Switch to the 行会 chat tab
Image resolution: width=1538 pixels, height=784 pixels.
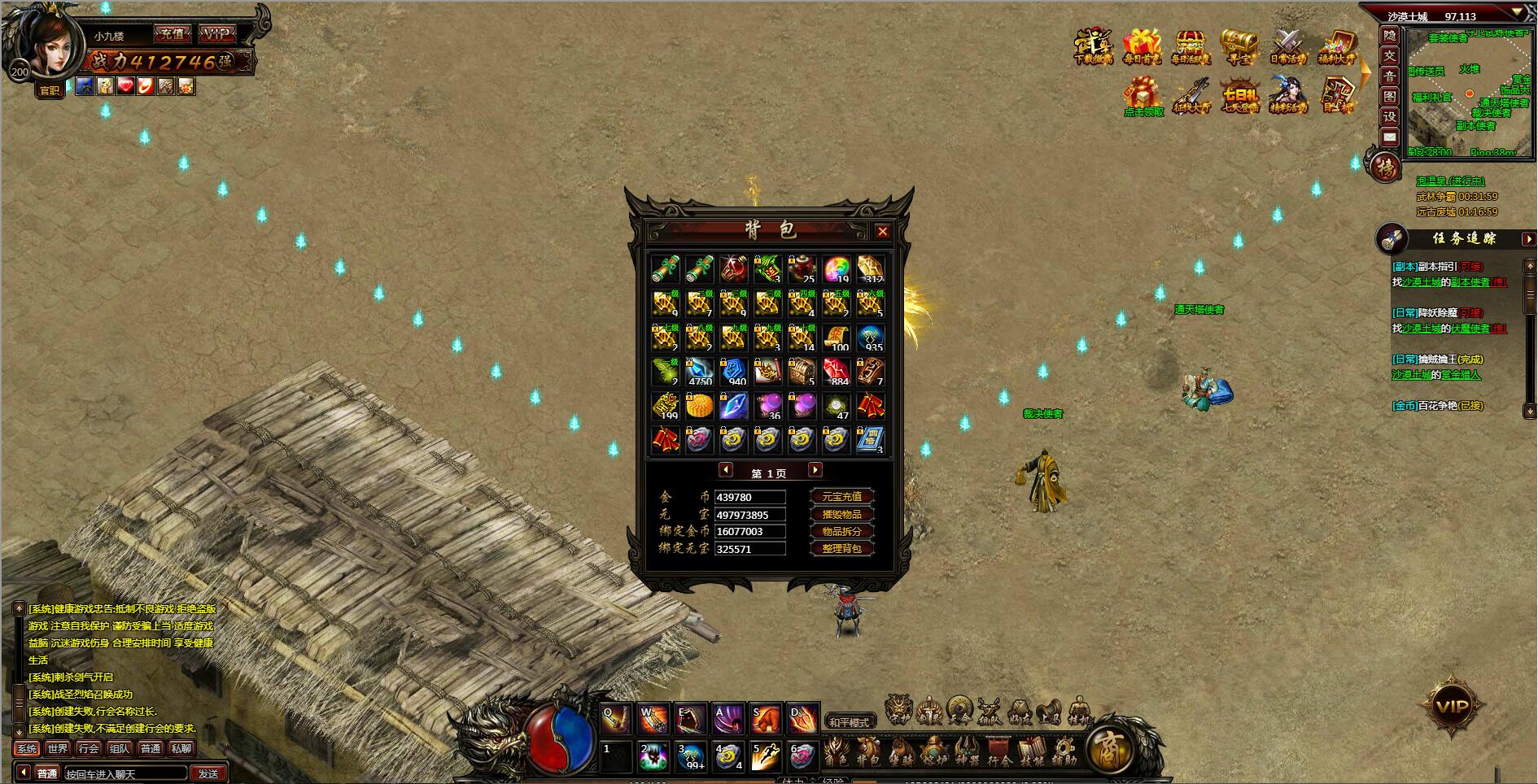pos(88,748)
